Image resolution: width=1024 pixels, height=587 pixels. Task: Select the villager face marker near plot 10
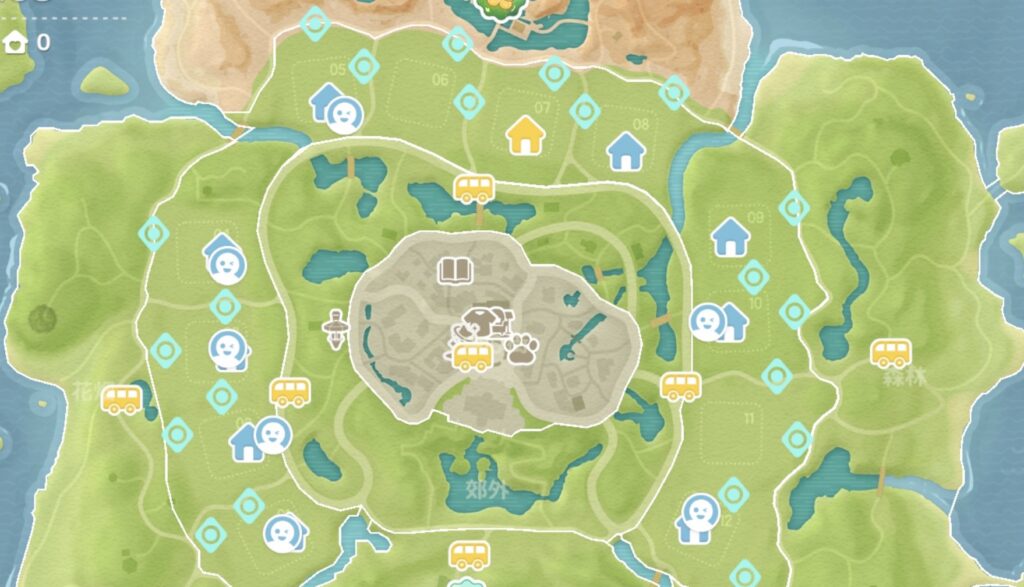pos(708,321)
